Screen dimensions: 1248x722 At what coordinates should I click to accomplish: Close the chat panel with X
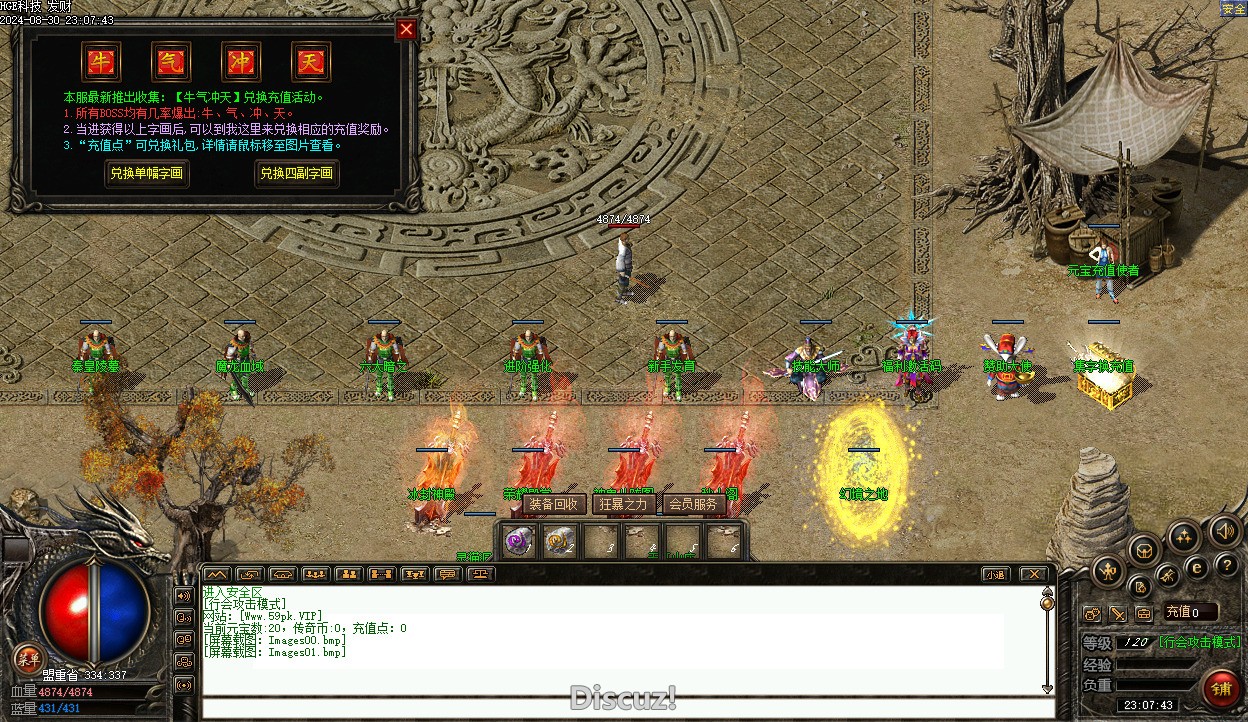pyautogui.click(x=1033, y=574)
